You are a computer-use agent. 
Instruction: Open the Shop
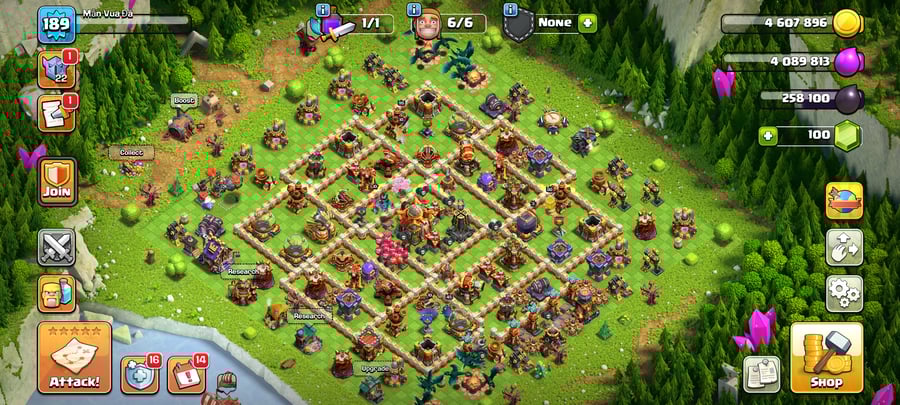[826, 357]
